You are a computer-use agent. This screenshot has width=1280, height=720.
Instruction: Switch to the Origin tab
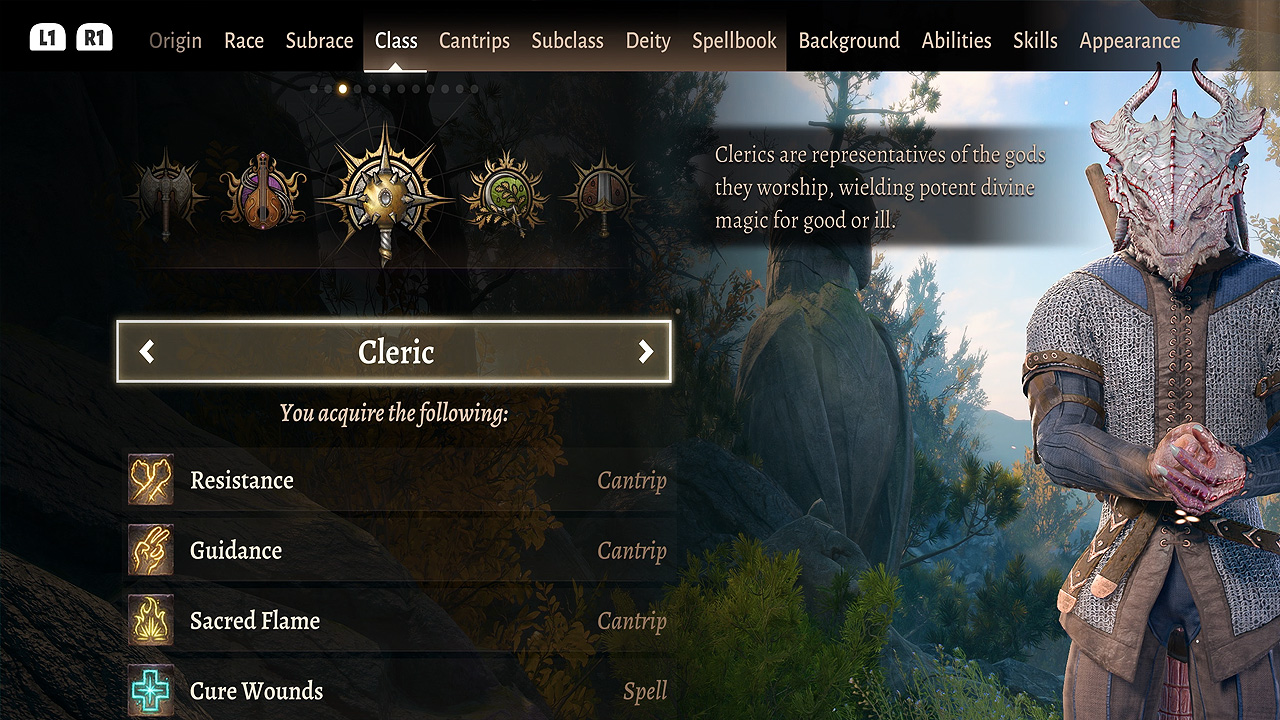(x=175, y=41)
